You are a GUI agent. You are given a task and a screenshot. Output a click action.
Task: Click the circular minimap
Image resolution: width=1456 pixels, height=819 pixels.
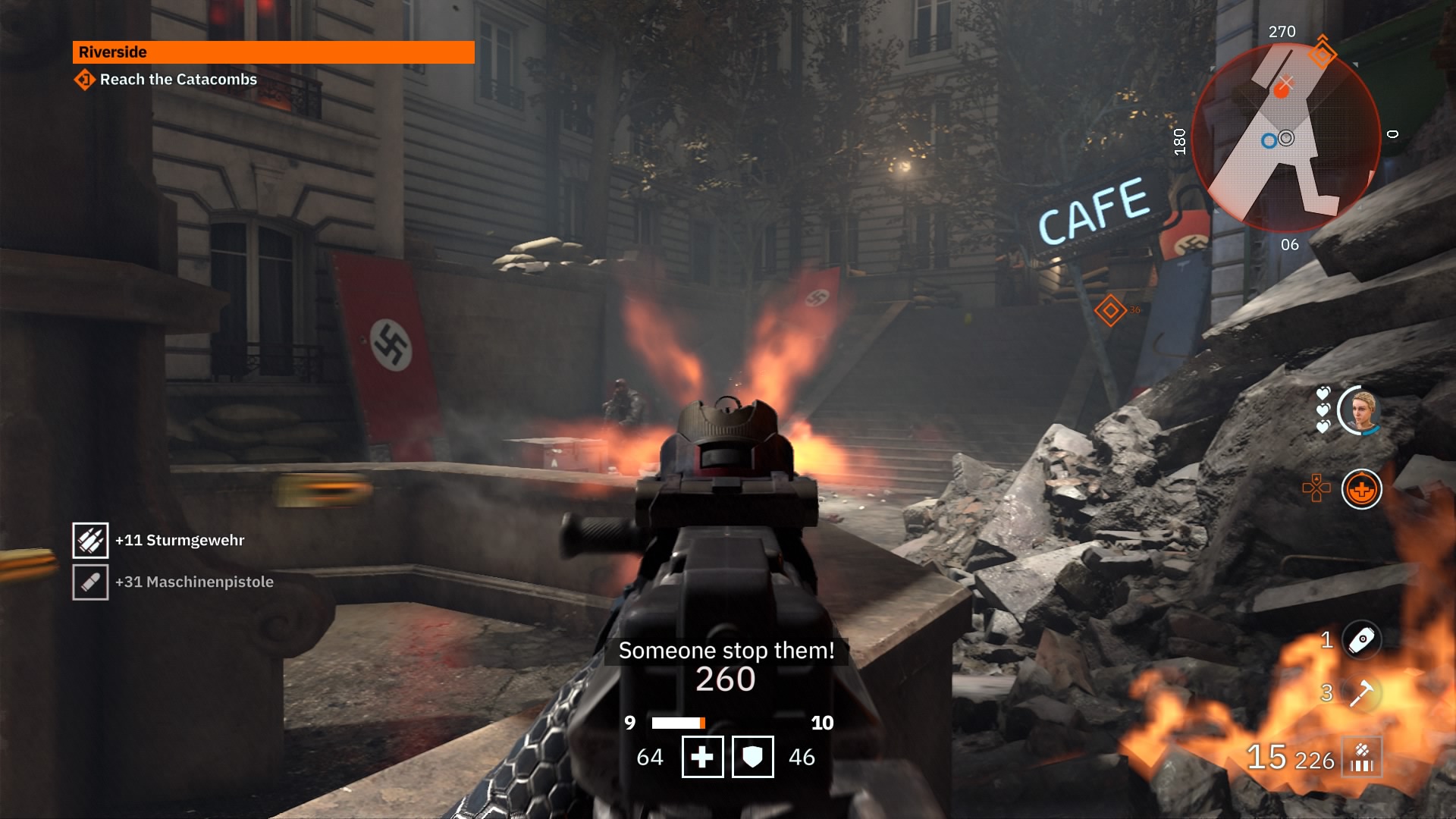[x=1285, y=138]
